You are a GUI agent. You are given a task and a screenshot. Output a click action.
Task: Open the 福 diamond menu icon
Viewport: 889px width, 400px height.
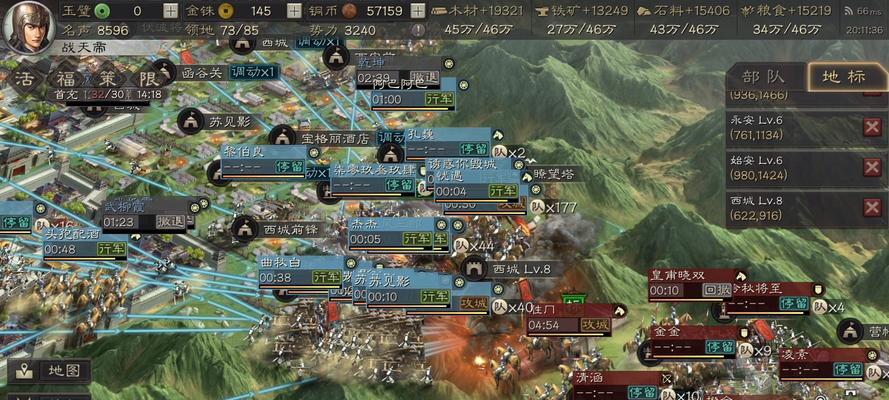click(67, 78)
